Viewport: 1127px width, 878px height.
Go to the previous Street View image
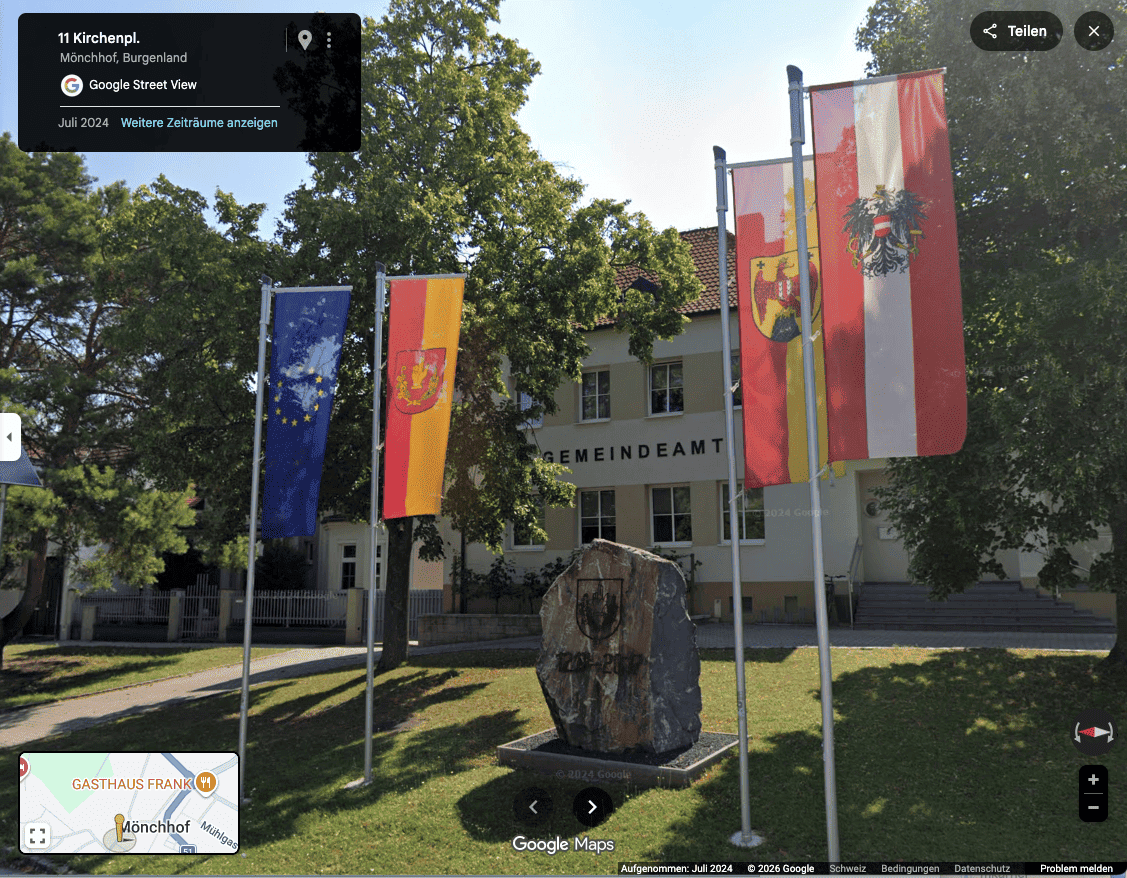click(533, 806)
